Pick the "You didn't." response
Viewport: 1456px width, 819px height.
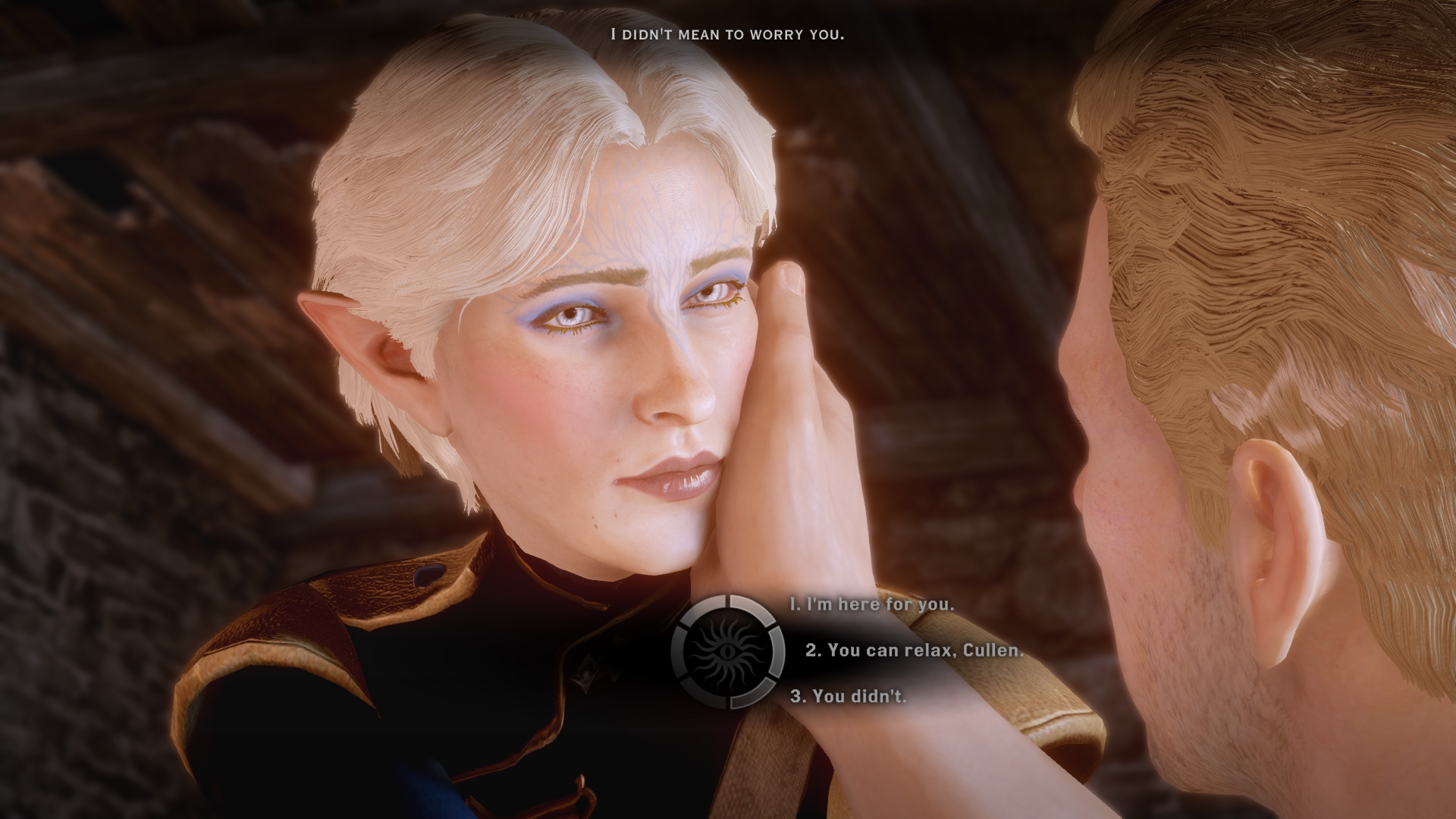click(849, 695)
